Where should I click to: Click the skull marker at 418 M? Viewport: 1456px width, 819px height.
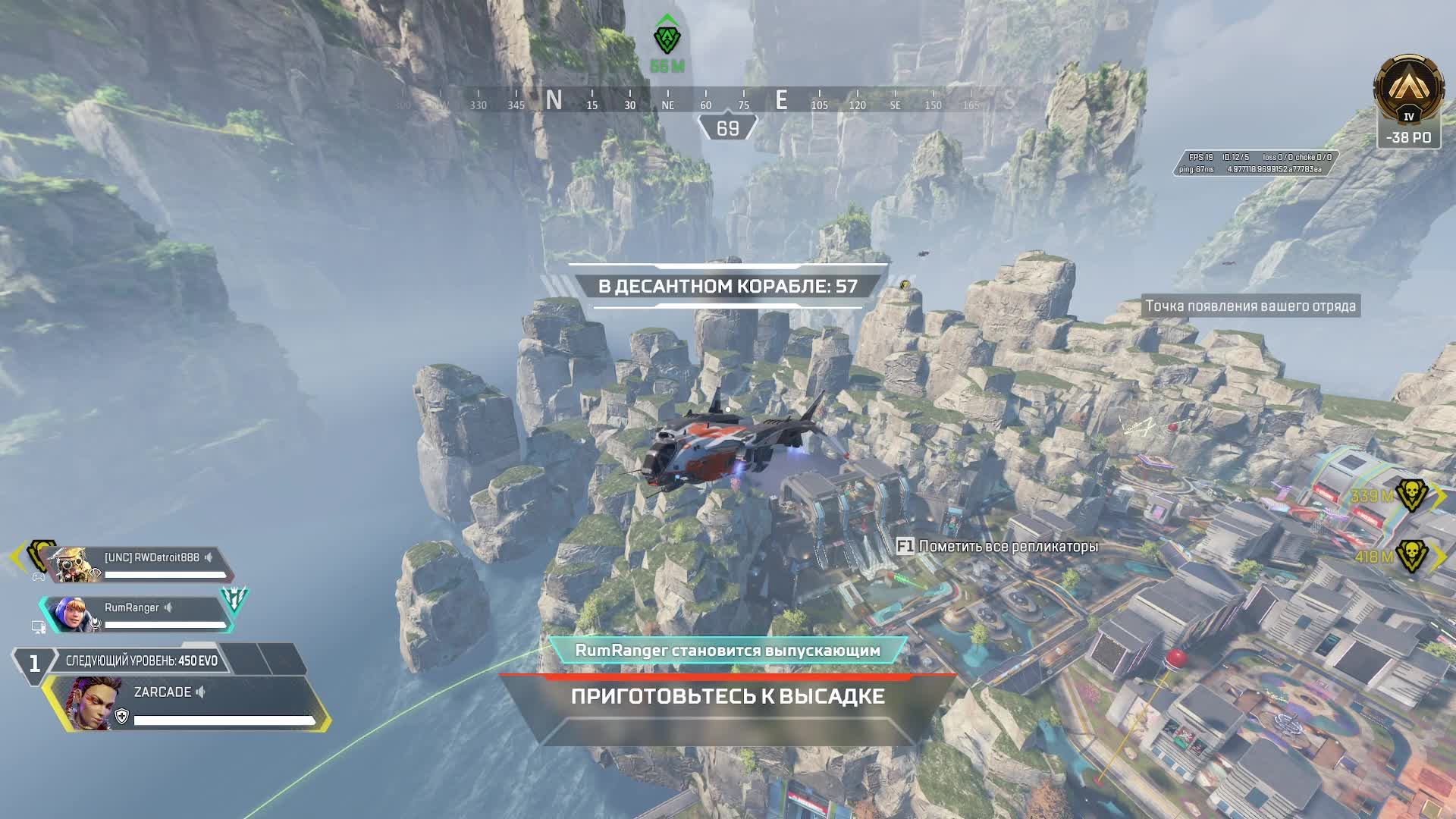pyautogui.click(x=1411, y=556)
